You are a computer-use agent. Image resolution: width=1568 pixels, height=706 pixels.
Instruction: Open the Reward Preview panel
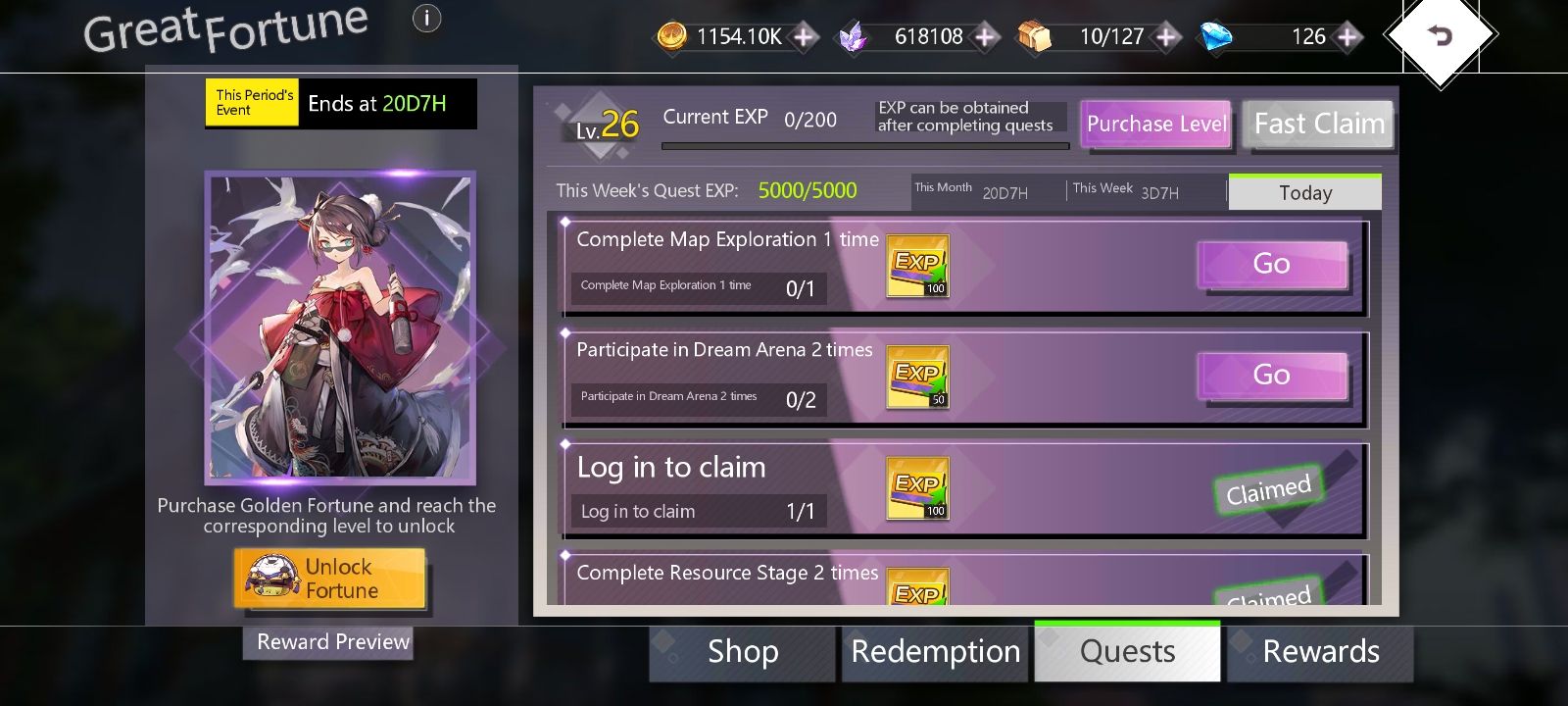click(327, 642)
